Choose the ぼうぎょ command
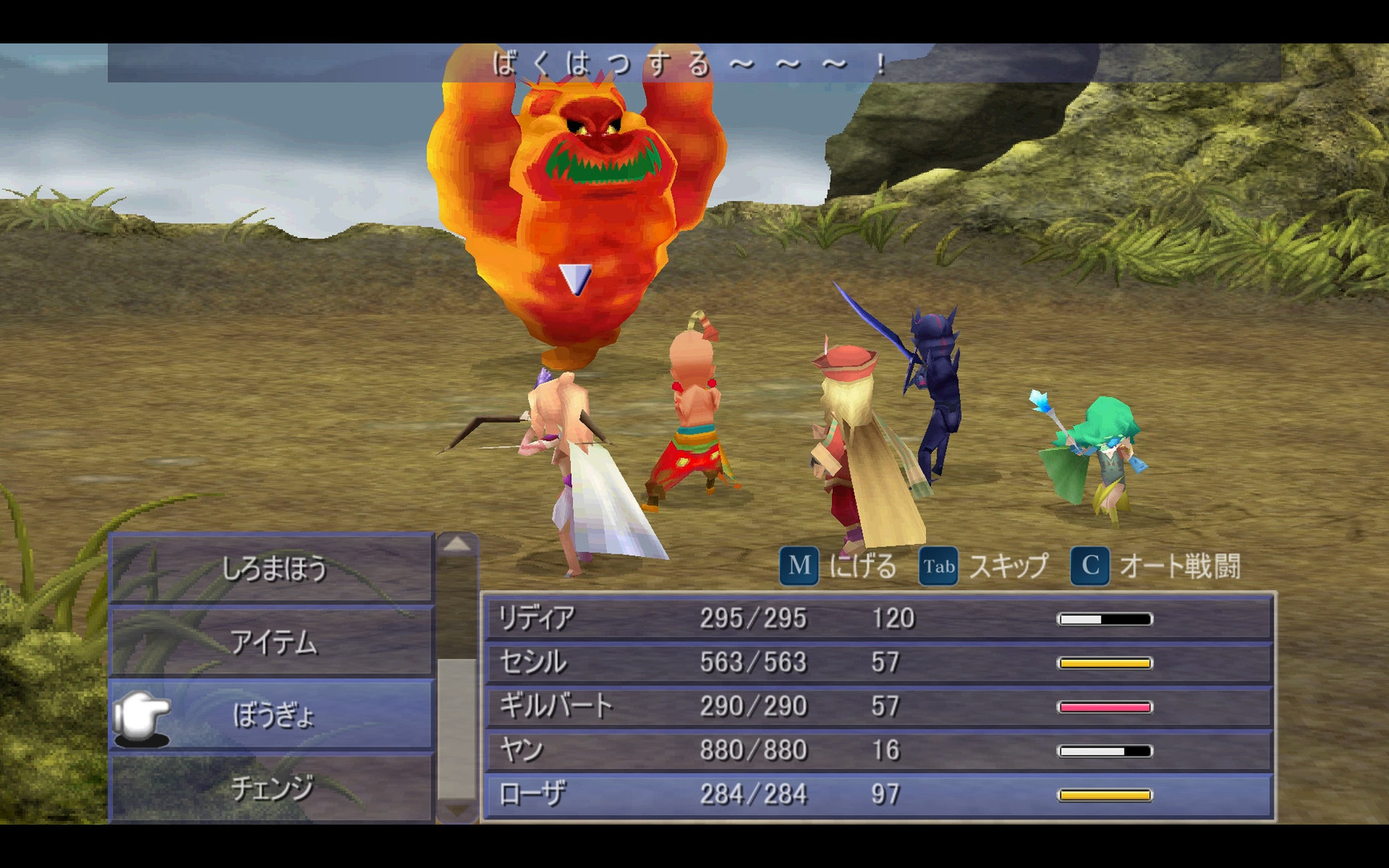Viewport: 1389px width, 868px height. 273,714
